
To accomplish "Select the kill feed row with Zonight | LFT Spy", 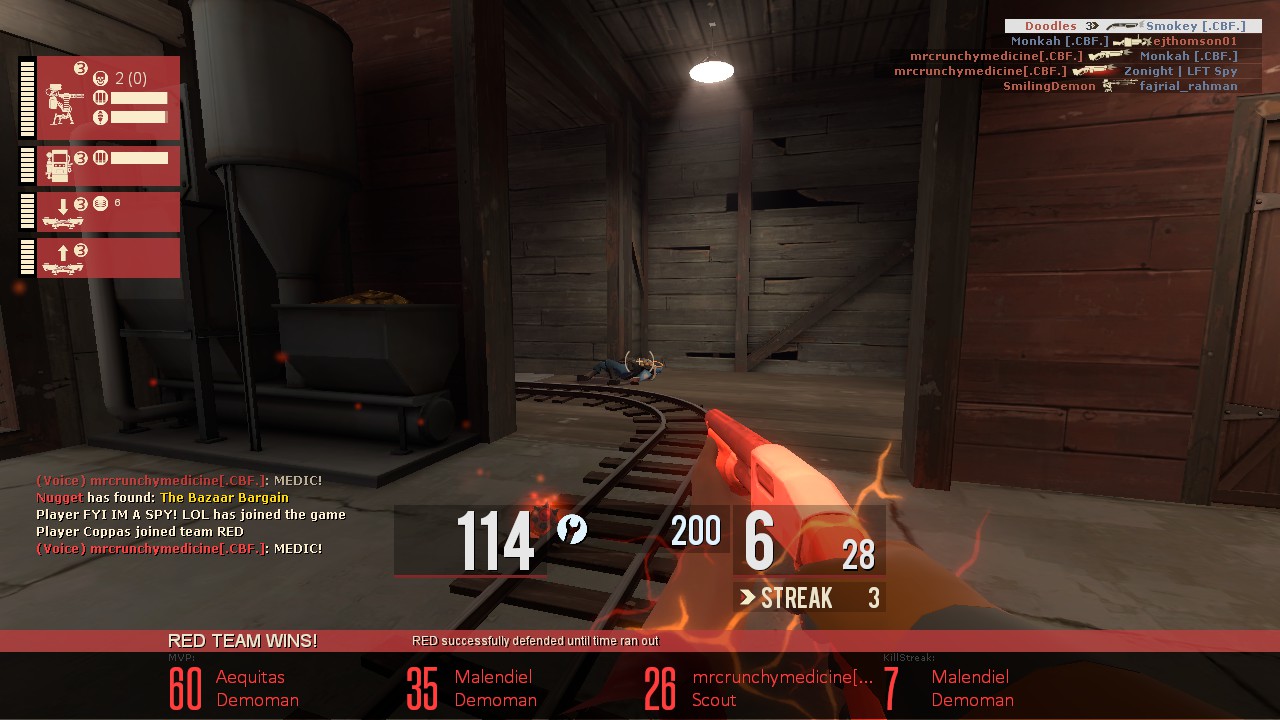I will click(1065, 71).
